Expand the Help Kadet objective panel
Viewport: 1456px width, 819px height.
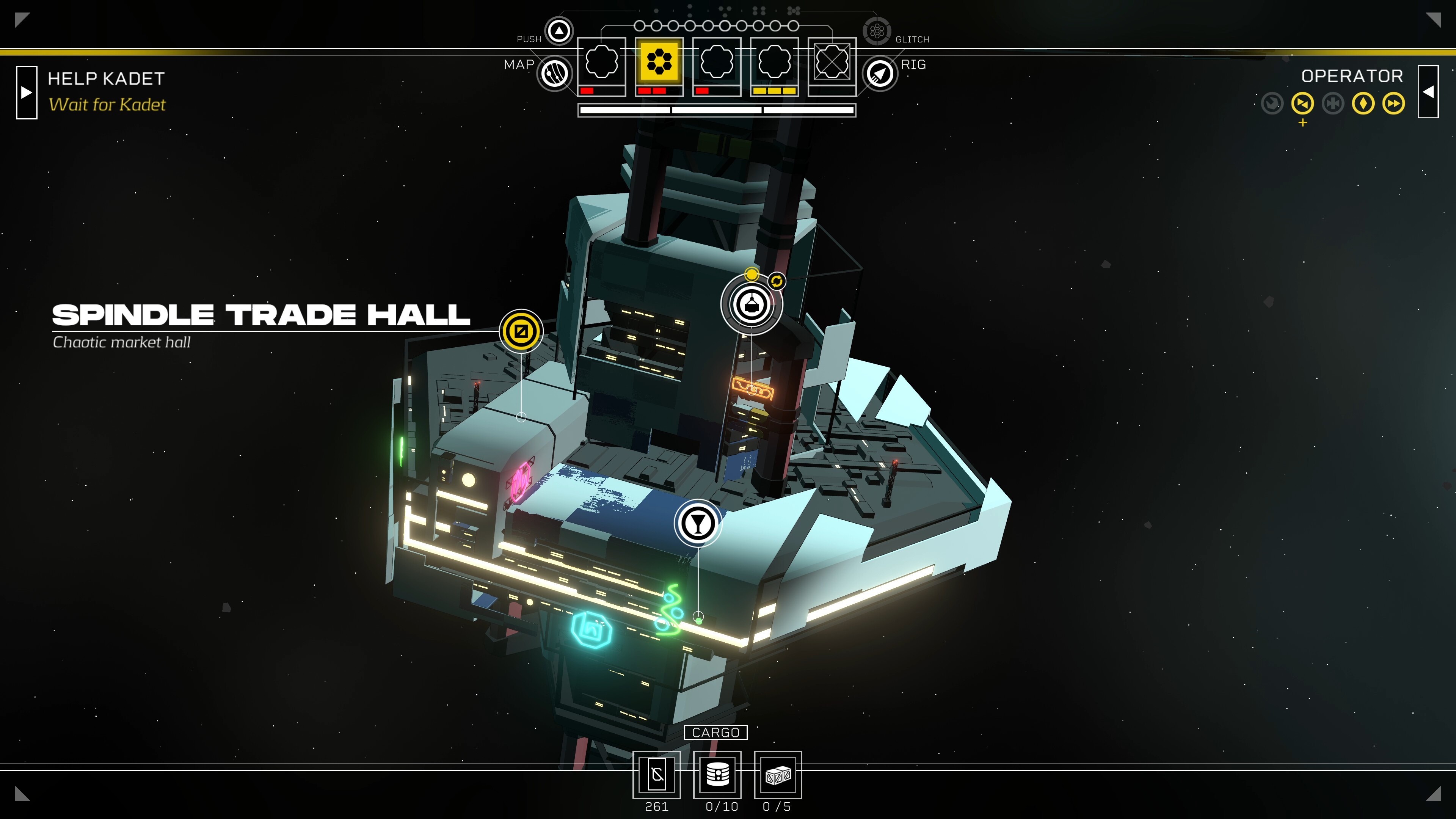tap(27, 92)
